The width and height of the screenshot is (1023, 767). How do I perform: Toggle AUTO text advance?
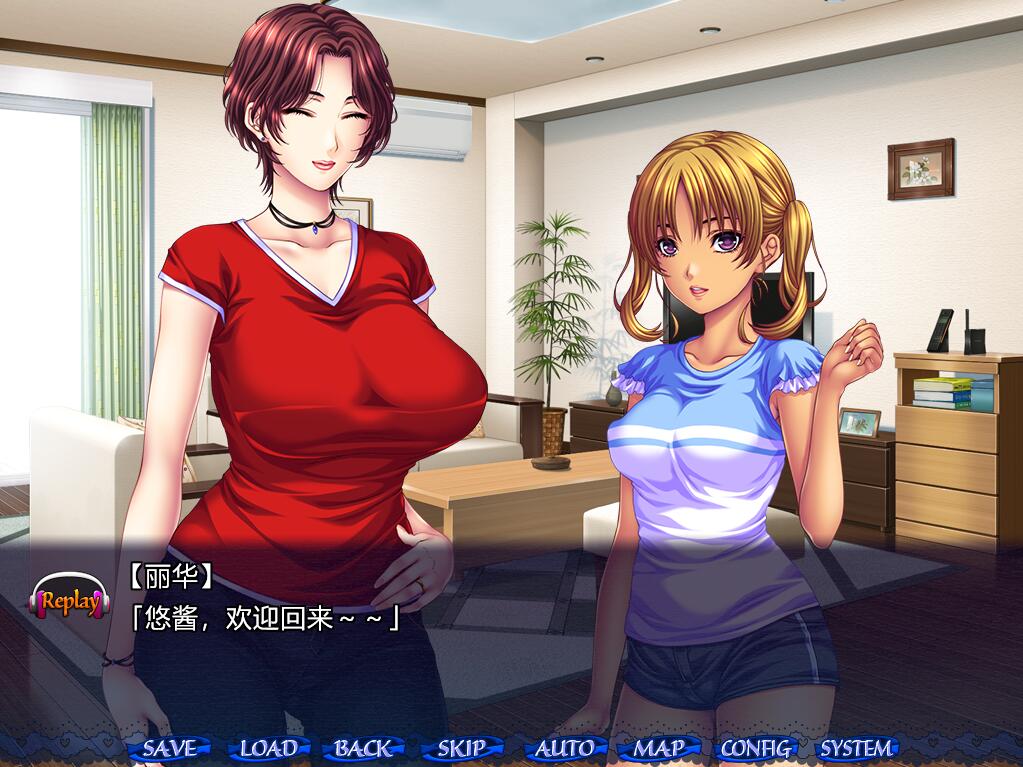pyautogui.click(x=564, y=747)
